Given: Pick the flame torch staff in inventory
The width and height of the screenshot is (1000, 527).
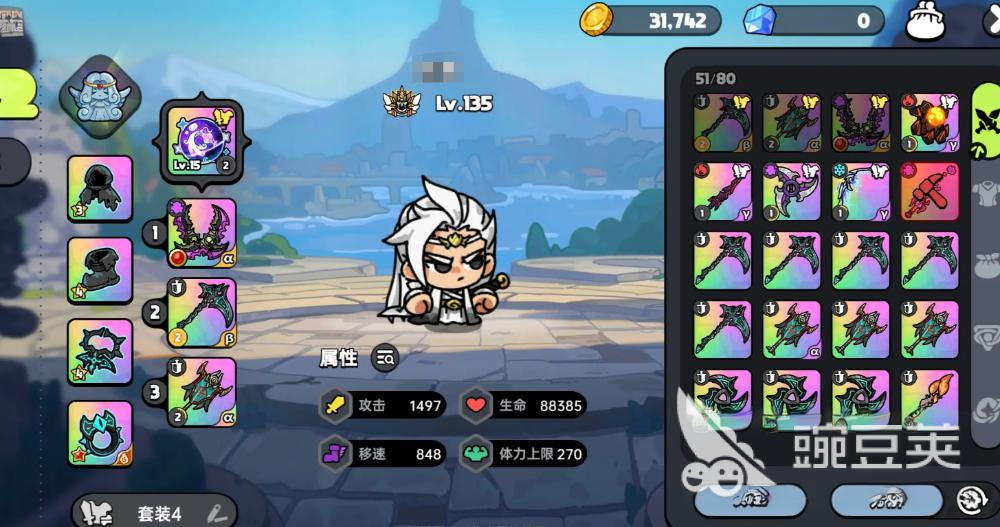Looking at the screenshot, I should (930, 398).
